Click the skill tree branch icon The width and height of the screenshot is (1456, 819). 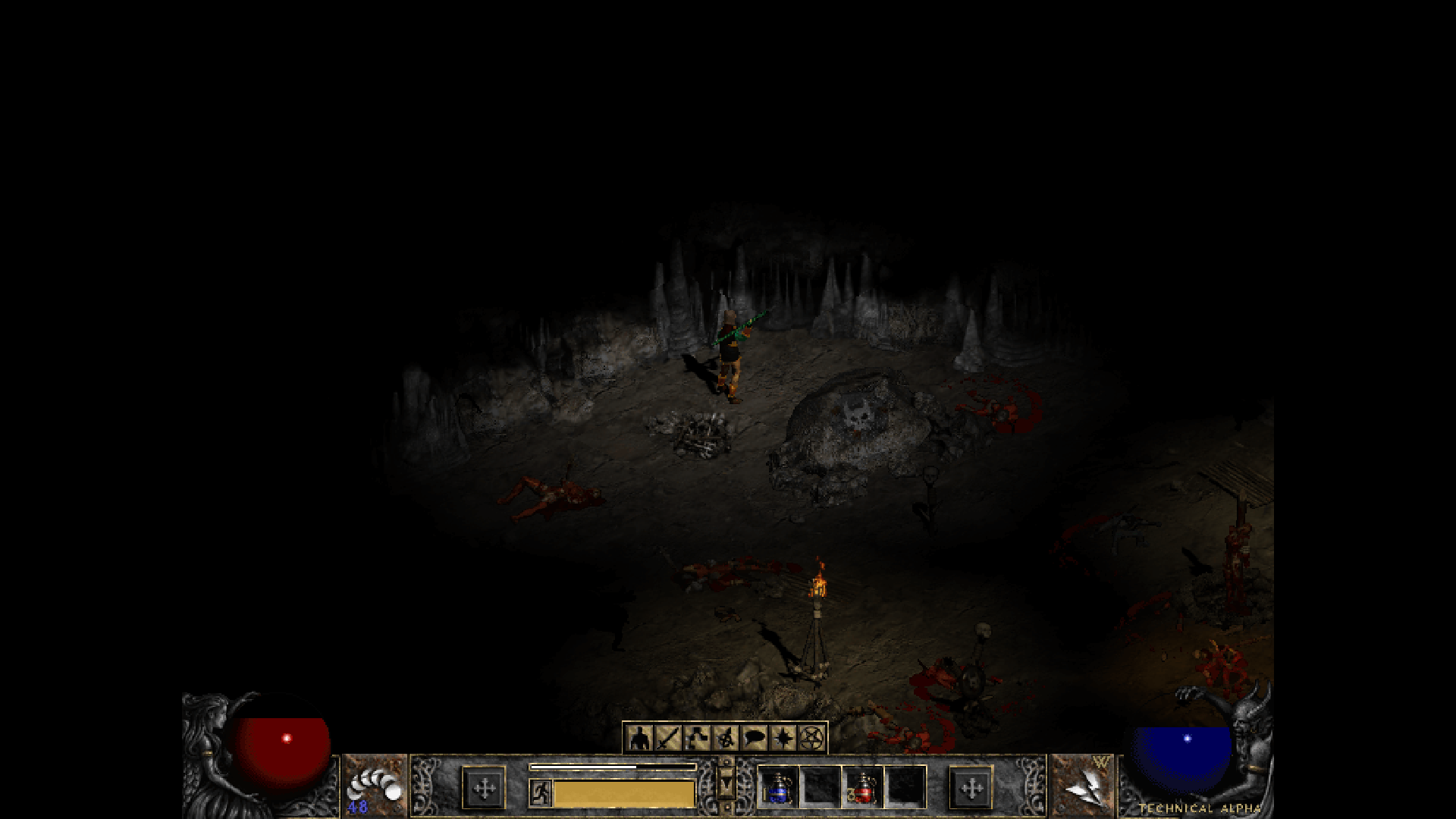click(x=697, y=737)
